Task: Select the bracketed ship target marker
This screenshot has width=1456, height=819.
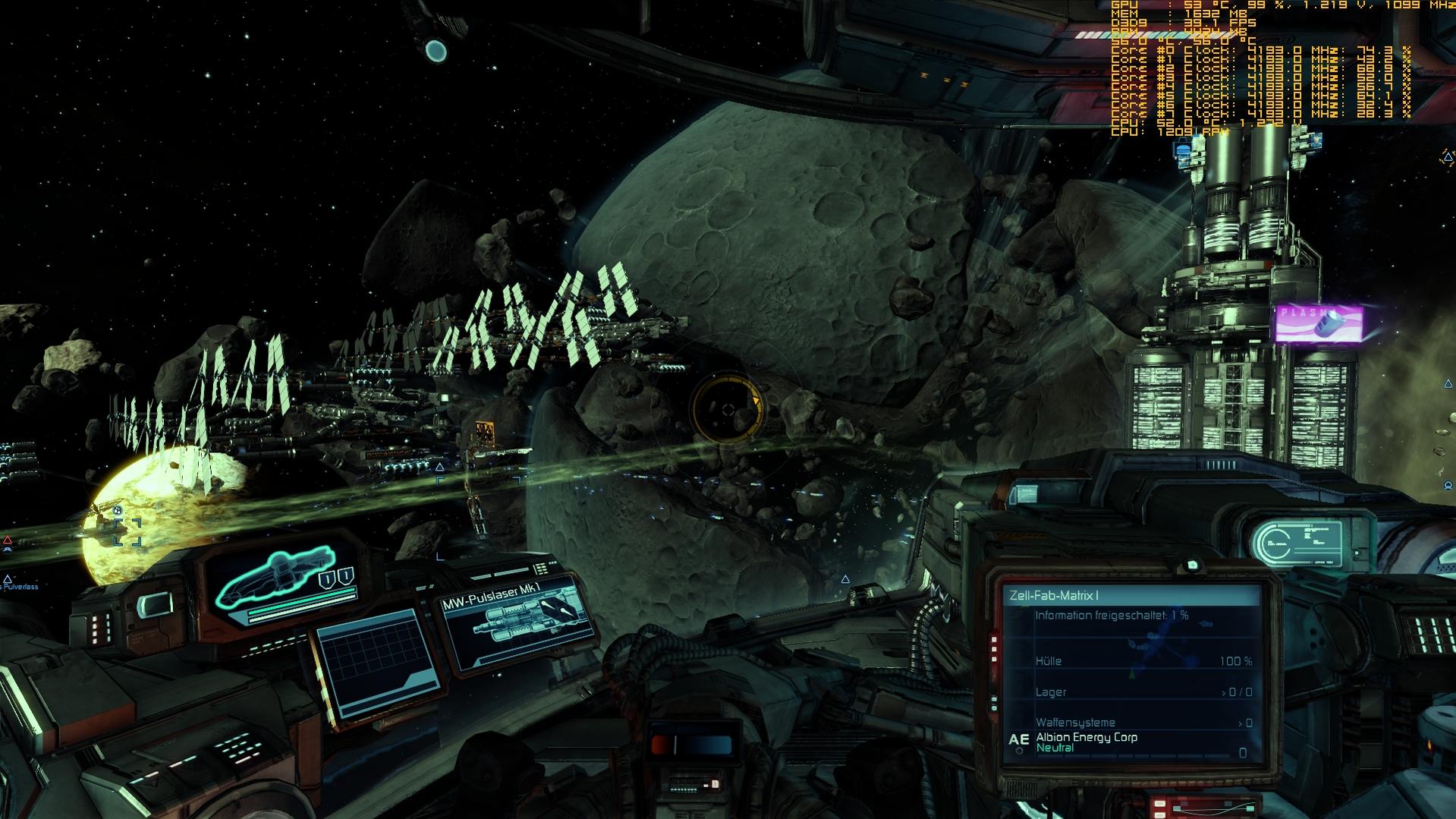Action: click(x=127, y=532)
